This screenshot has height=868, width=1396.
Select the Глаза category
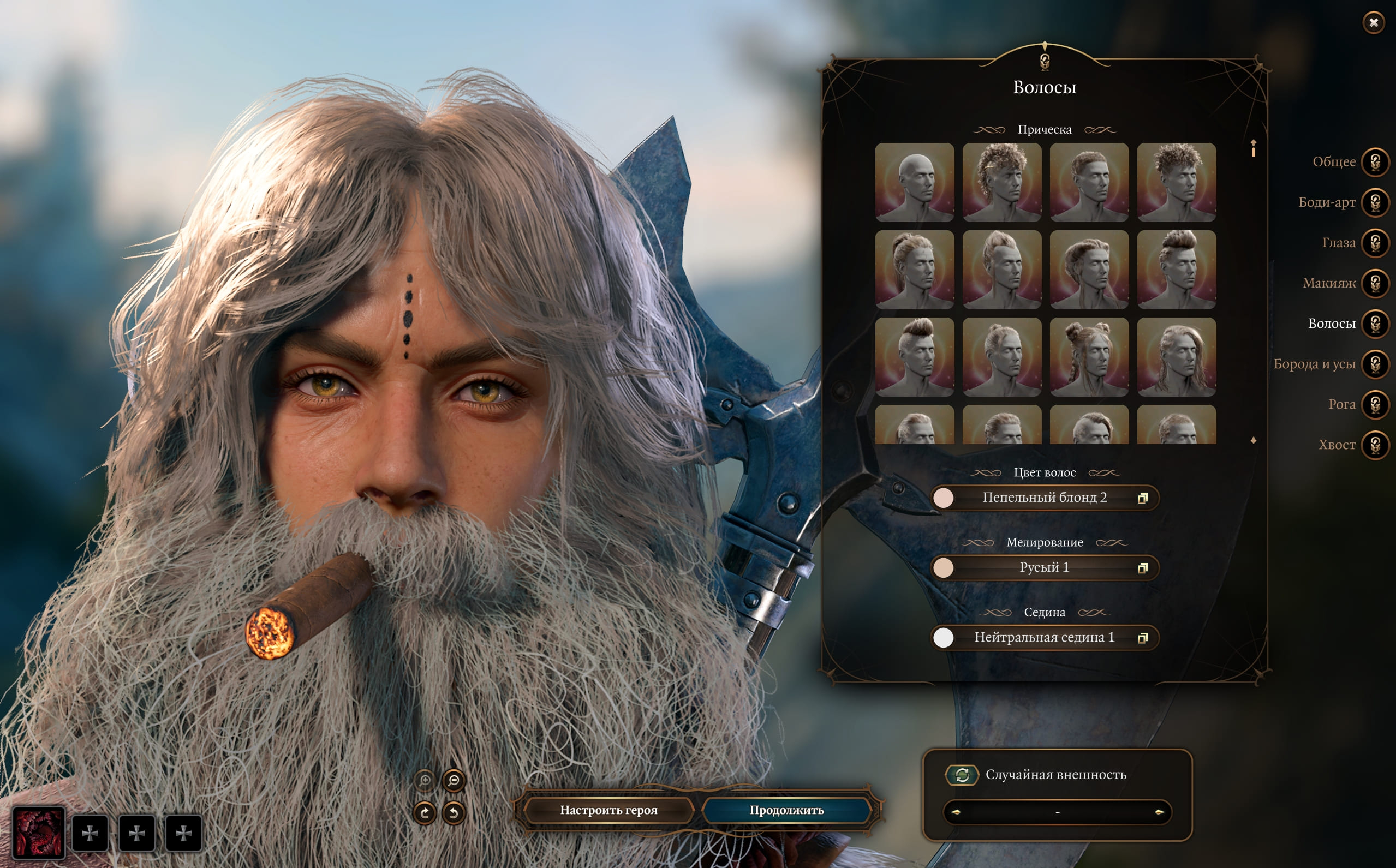pos(1375,243)
